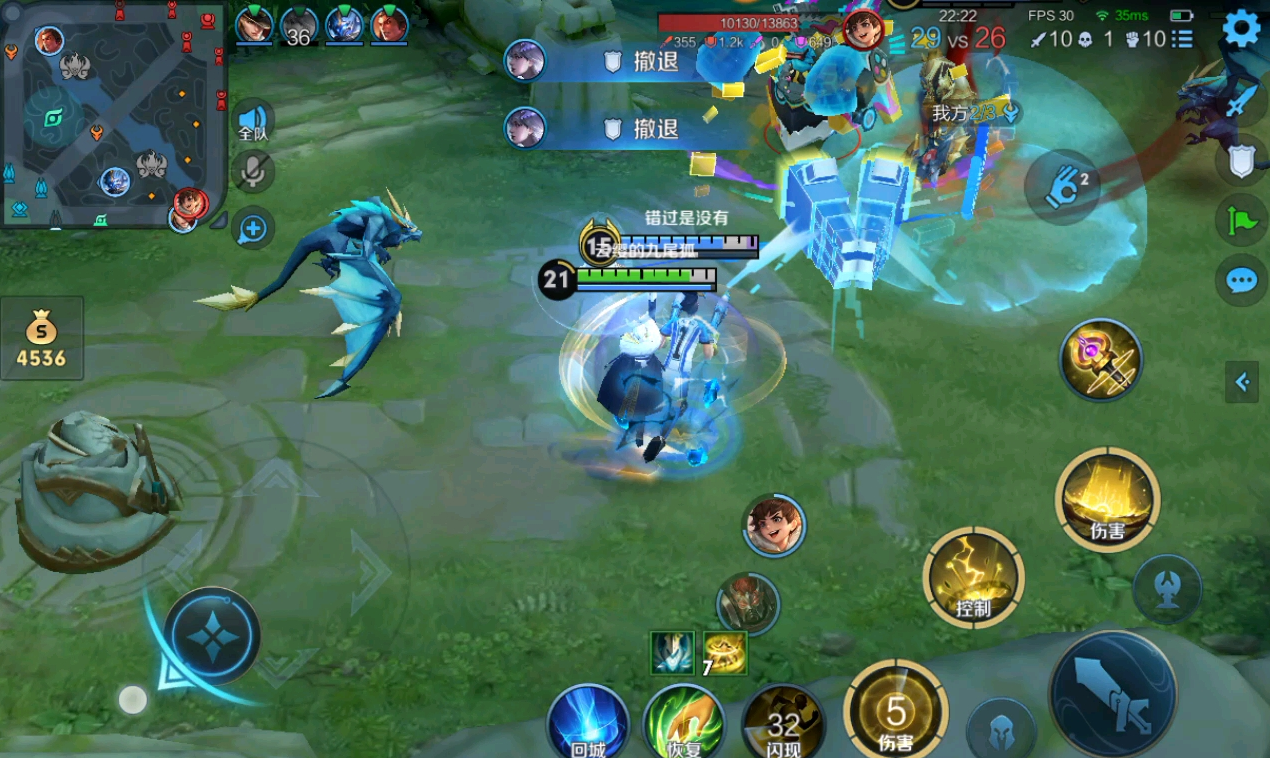This screenshot has height=758, width=1270.
Task: Cast the golden 伤害 ultimate skill
Action: (1107, 499)
